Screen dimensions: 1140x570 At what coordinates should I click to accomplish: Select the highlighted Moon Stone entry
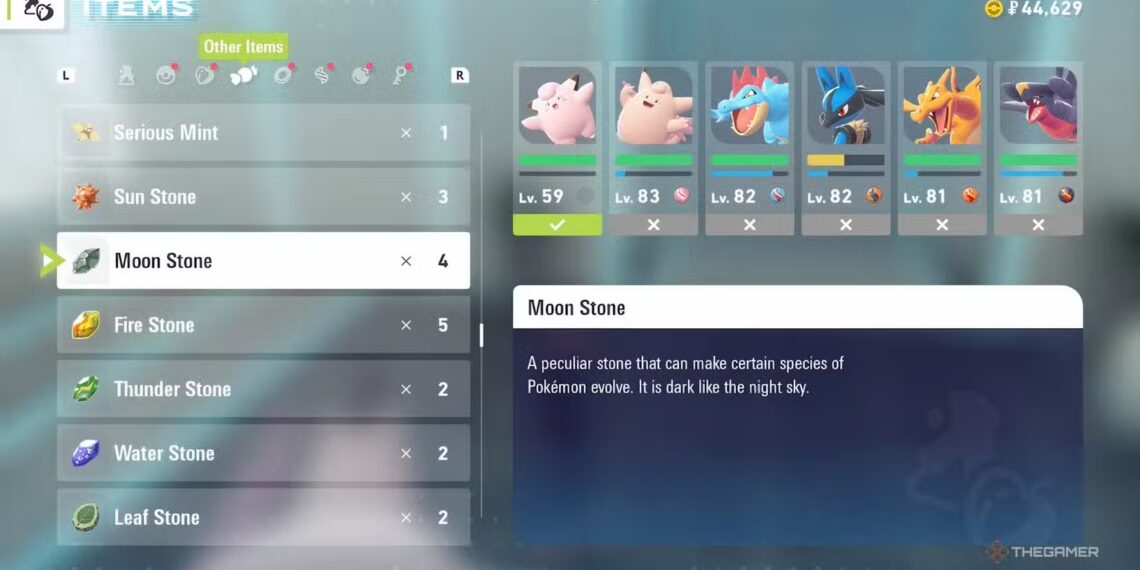pyautogui.click(x=263, y=261)
